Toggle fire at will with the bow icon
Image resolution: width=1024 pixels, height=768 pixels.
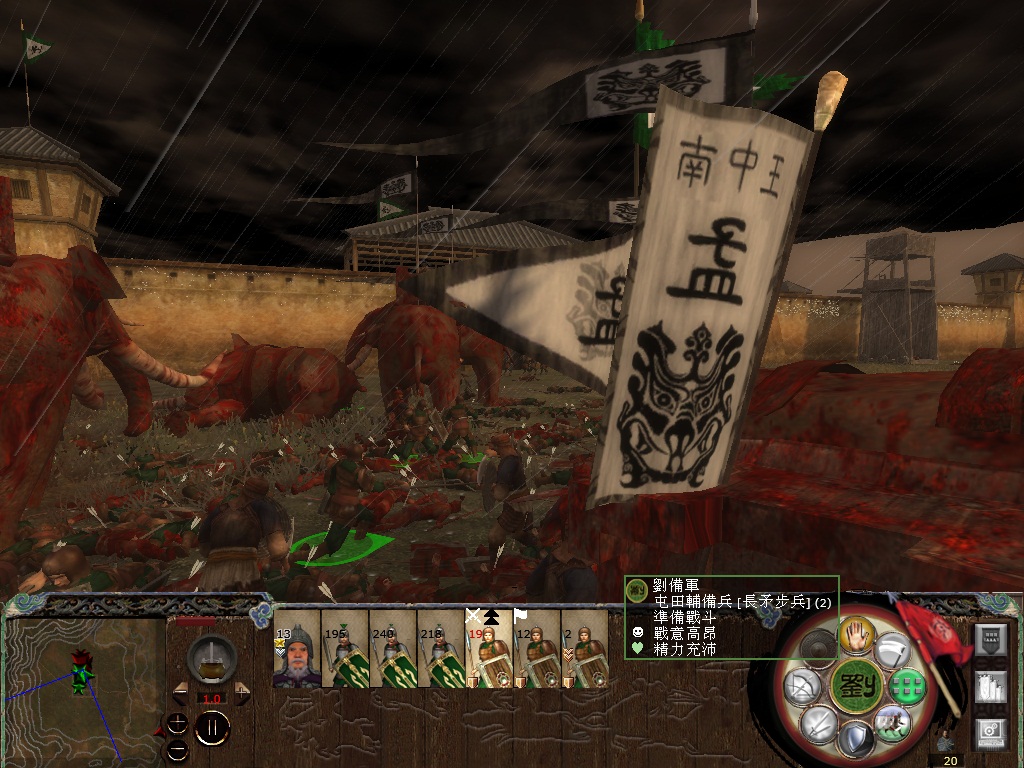pyautogui.click(x=804, y=686)
